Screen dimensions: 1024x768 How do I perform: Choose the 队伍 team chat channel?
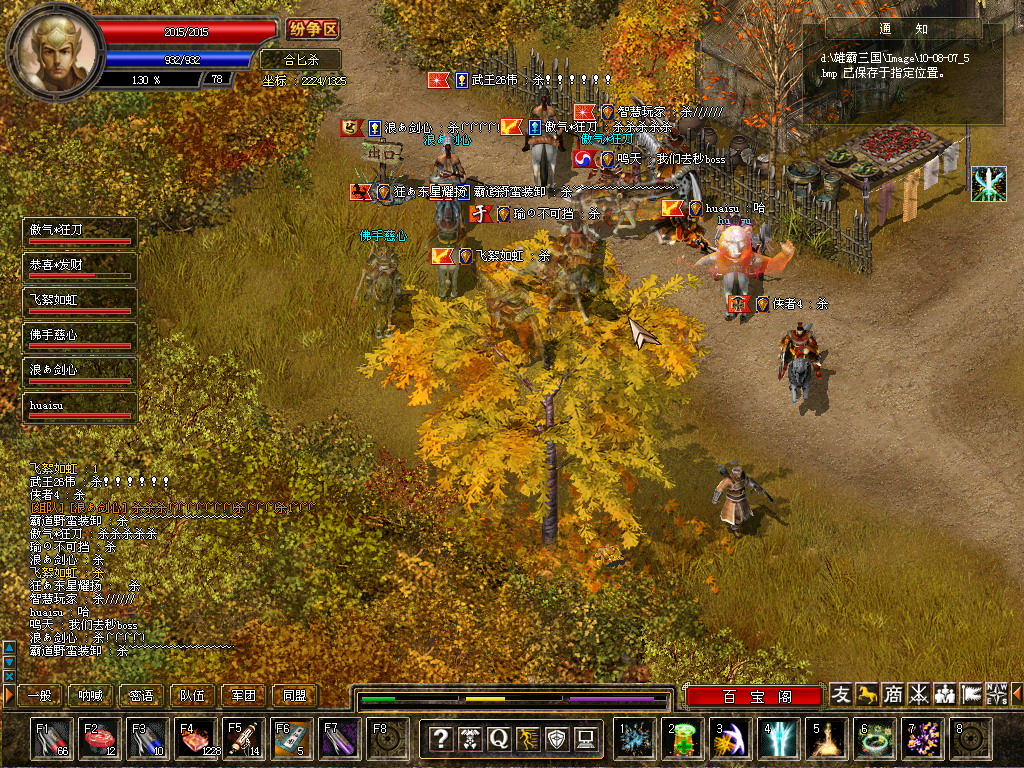coord(193,695)
